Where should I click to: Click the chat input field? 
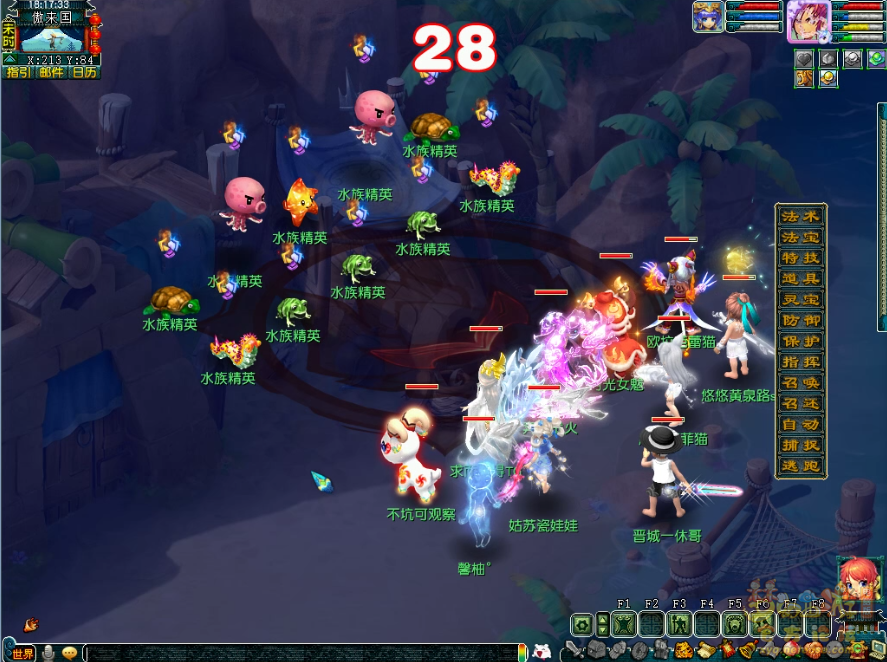300,653
